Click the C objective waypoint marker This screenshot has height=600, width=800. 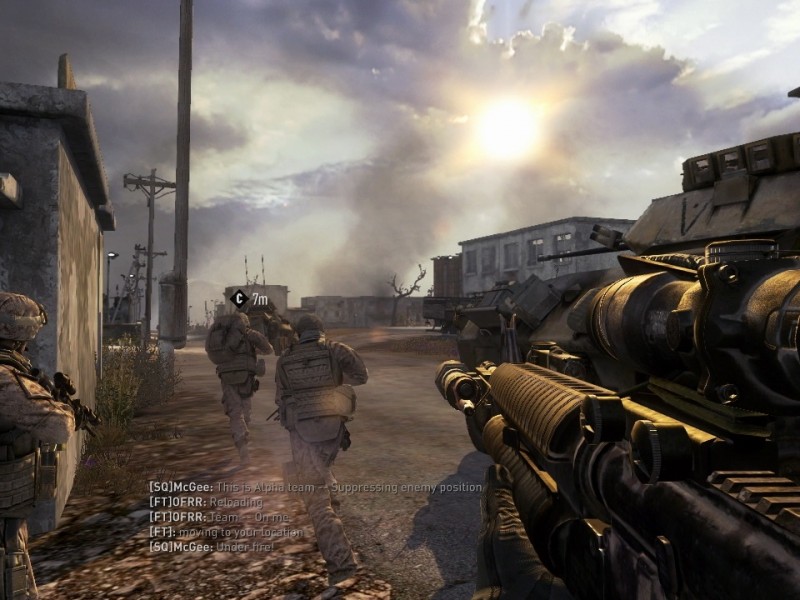(x=238, y=298)
